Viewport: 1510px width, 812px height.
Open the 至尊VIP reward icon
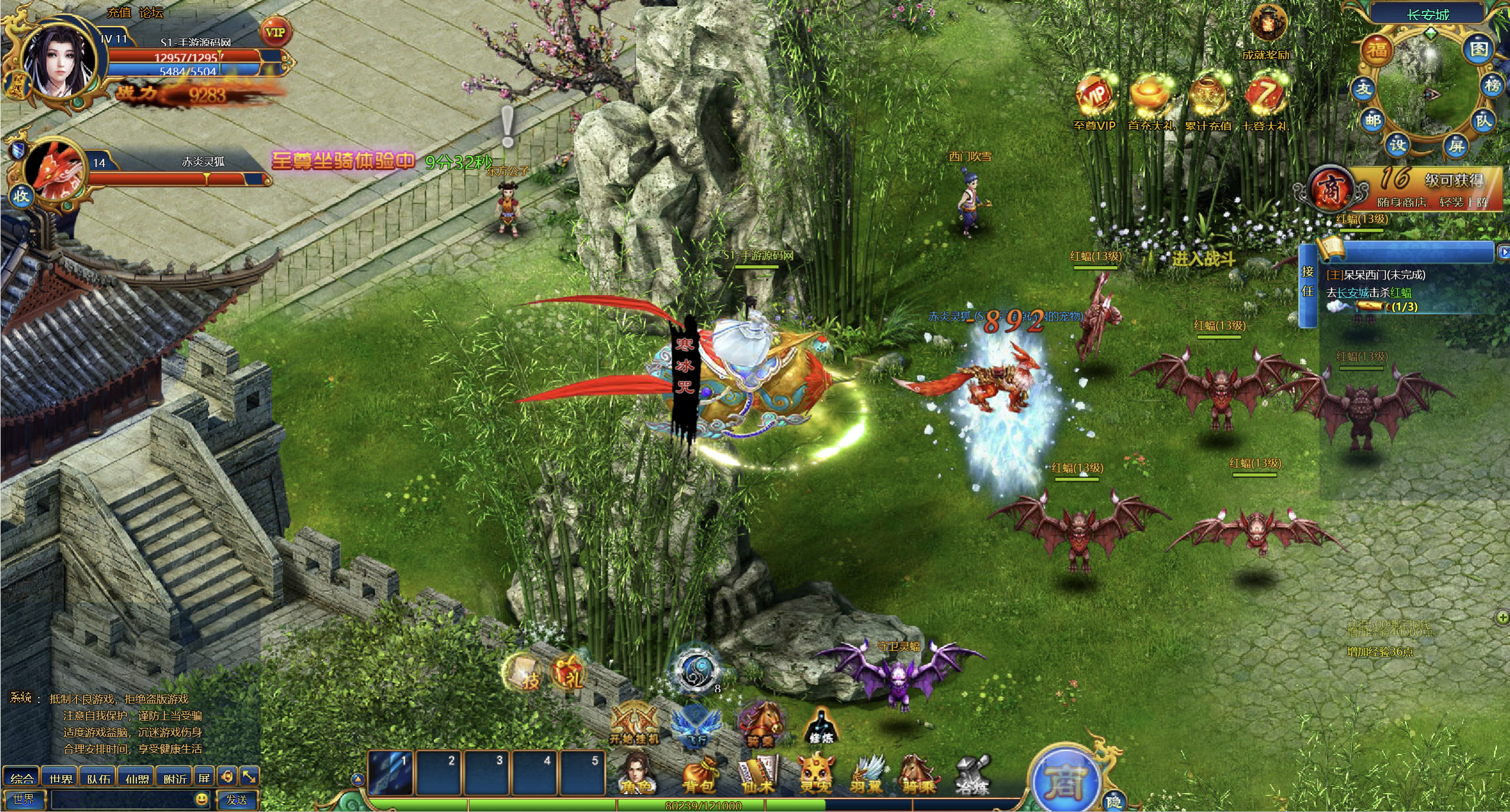1094,98
